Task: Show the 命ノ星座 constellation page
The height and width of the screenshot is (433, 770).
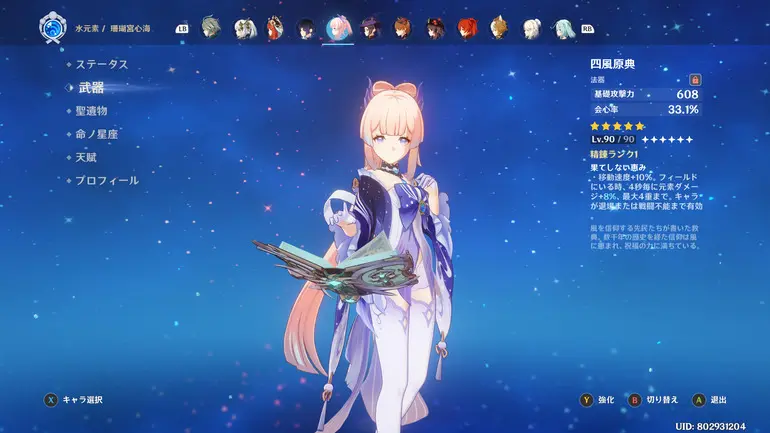Action: click(x=96, y=134)
